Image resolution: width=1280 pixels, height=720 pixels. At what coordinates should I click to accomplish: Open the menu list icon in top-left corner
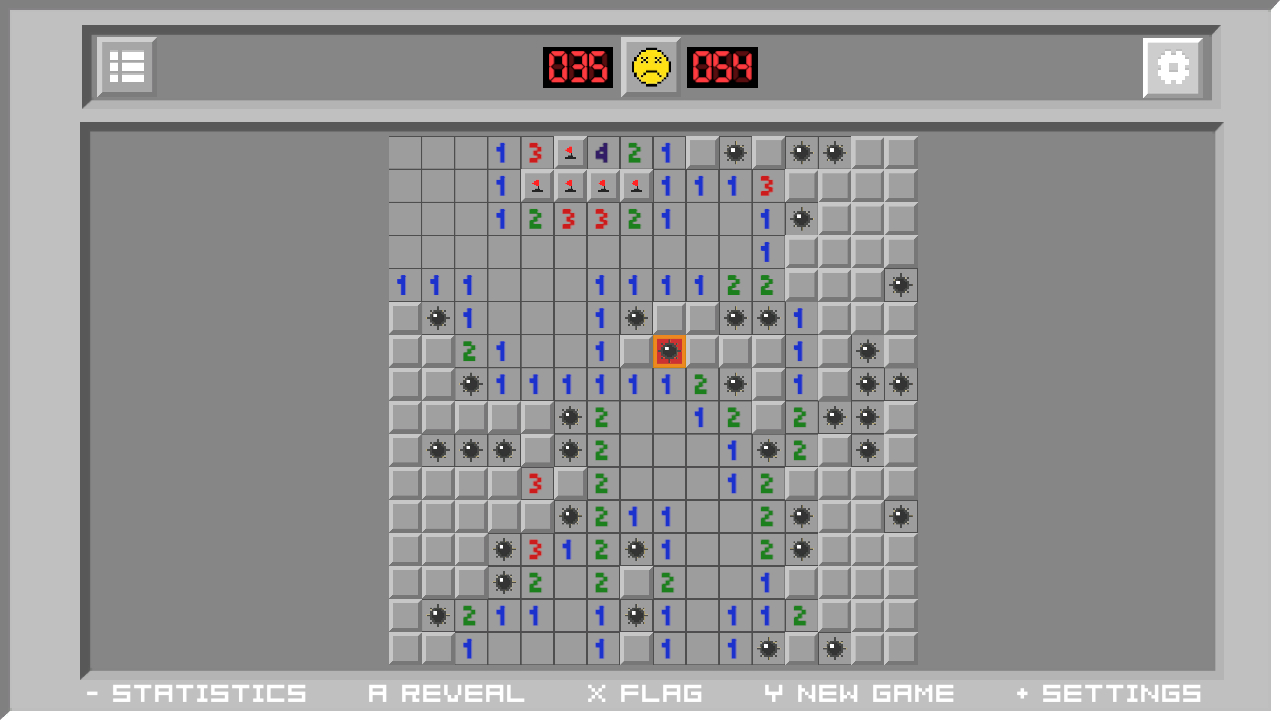click(126, 67)
